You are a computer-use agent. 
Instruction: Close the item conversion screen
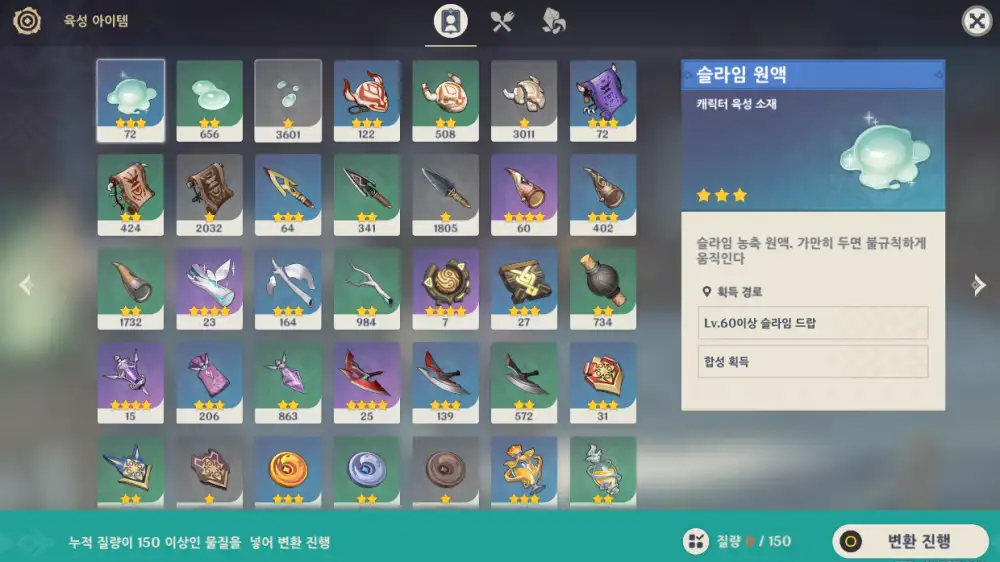pos(976,21)
